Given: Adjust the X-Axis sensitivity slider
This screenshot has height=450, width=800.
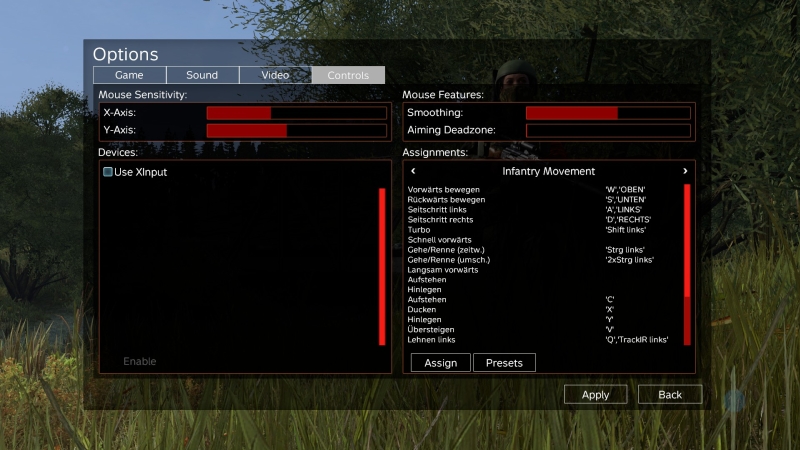Looking at the screenshot, I should [296, 113].
